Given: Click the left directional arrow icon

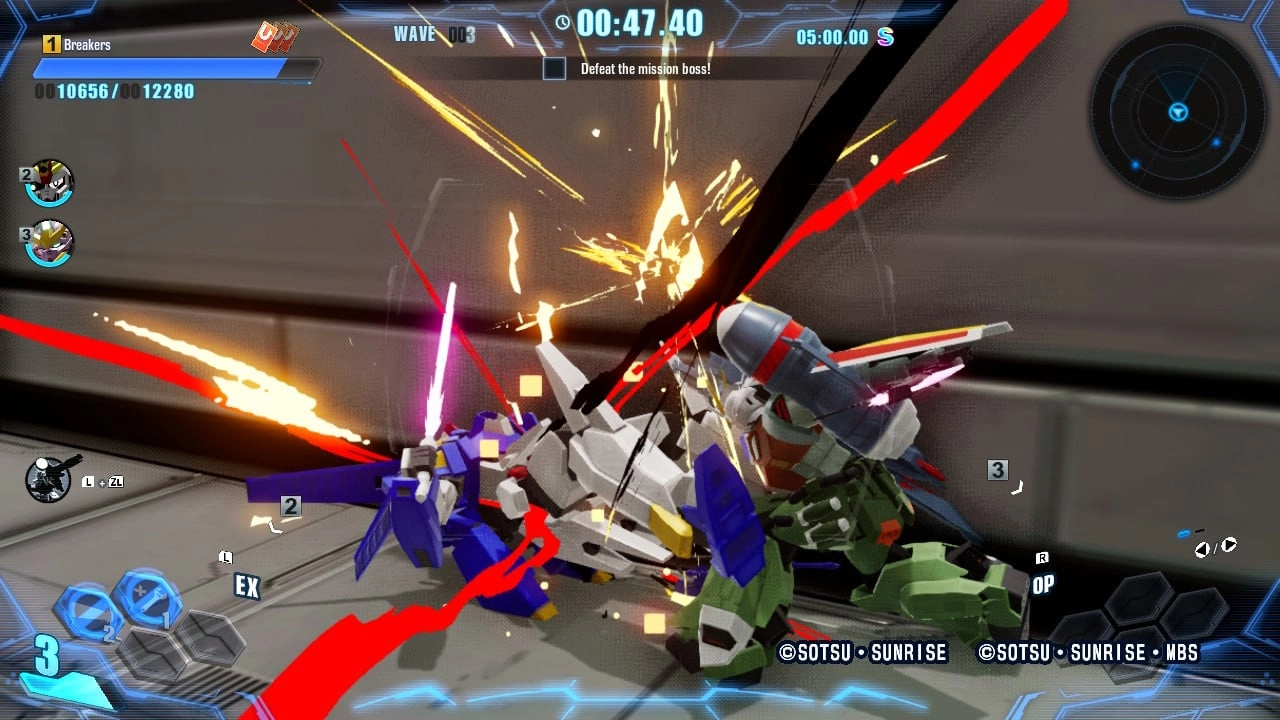Looking at the screenshot, I should point(1201,548).
